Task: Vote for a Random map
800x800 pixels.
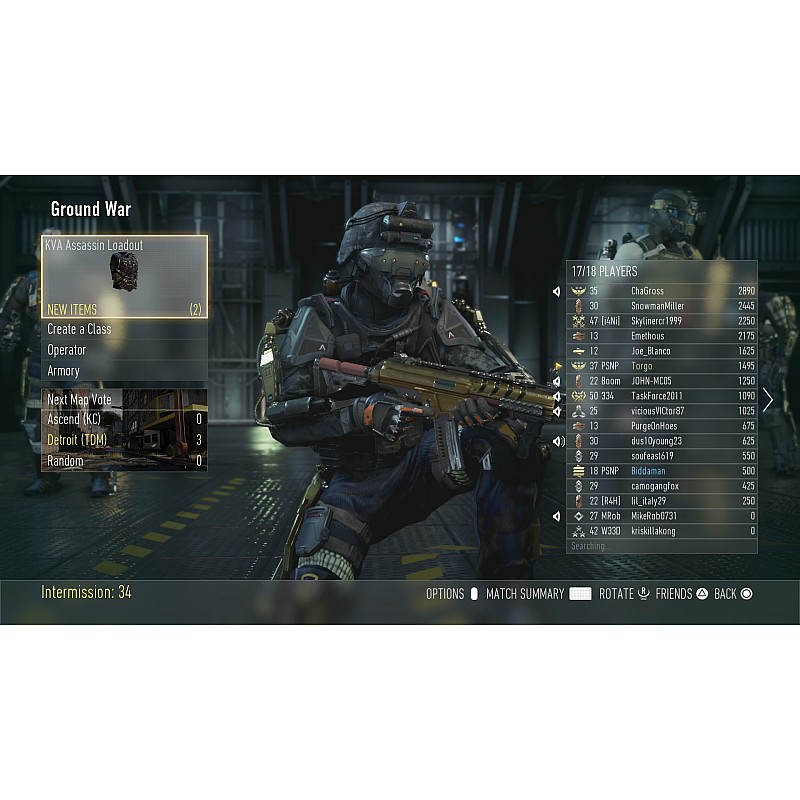Action: (124, 461)
